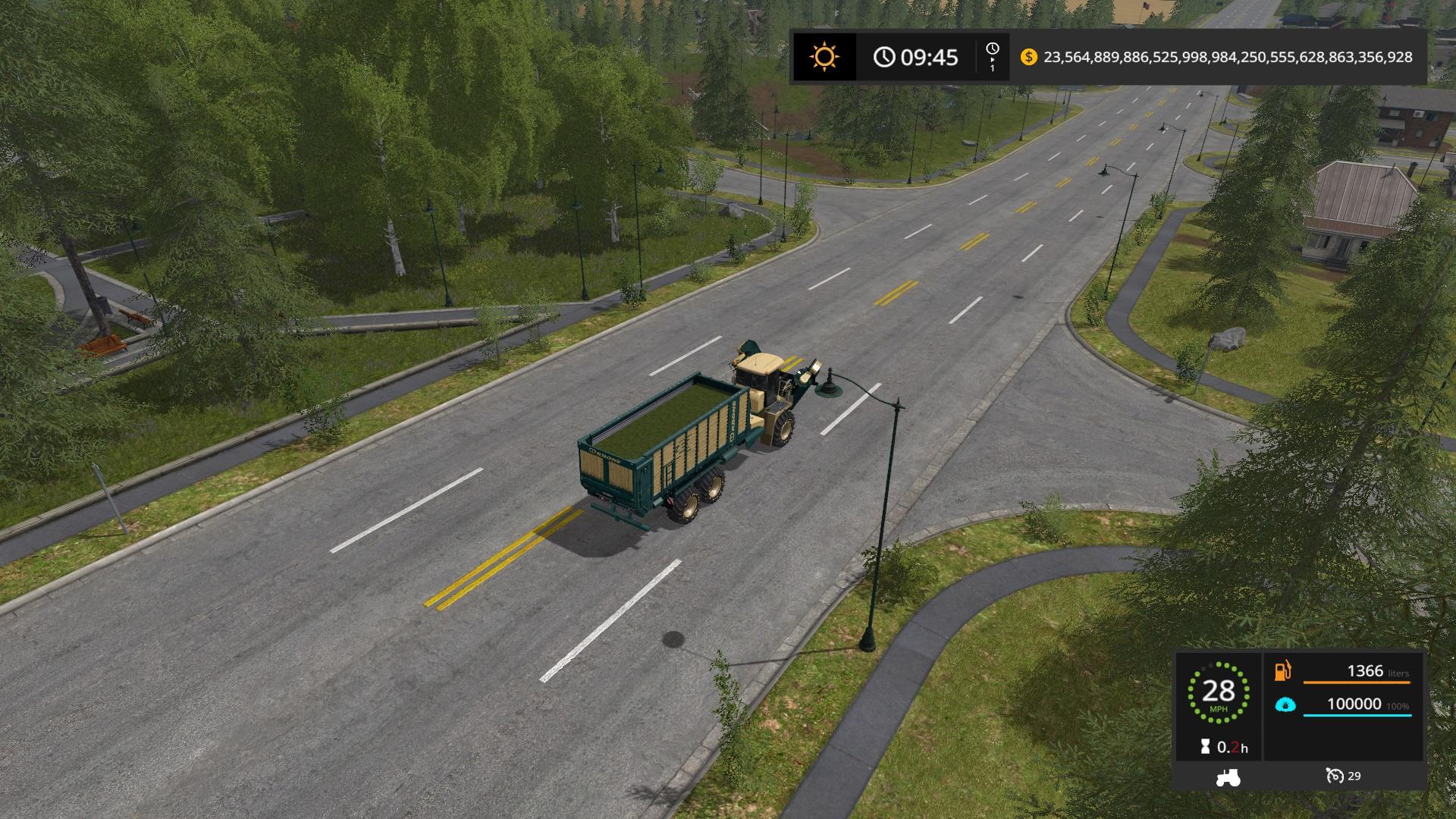Select the time scale speed indicator

point(992,57)
